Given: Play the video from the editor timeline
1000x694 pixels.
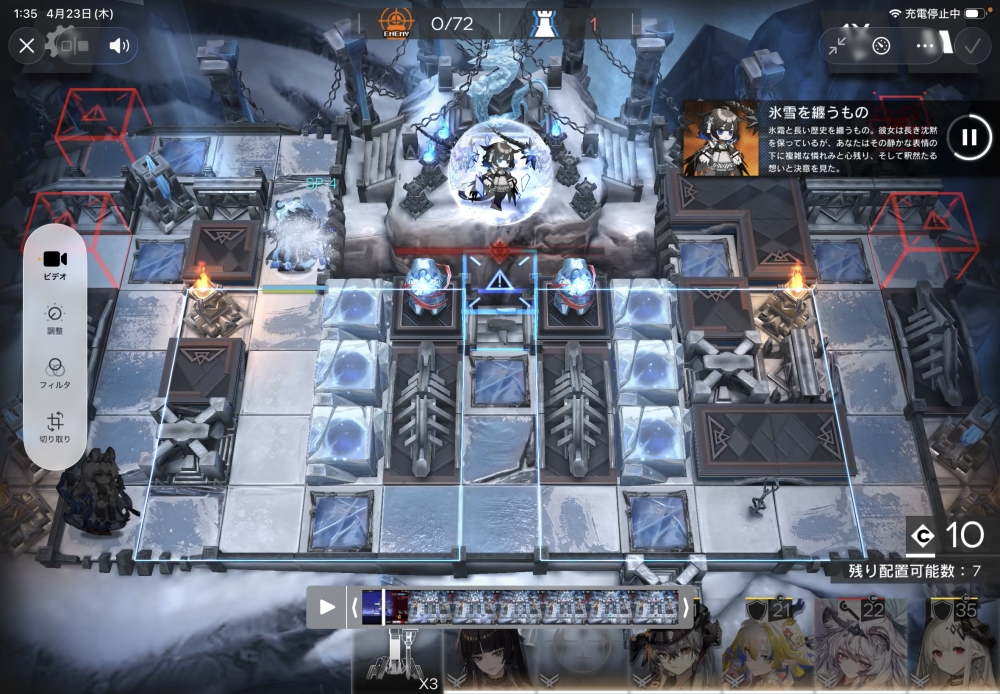Looking at the screenshot, I should [327, 607].
